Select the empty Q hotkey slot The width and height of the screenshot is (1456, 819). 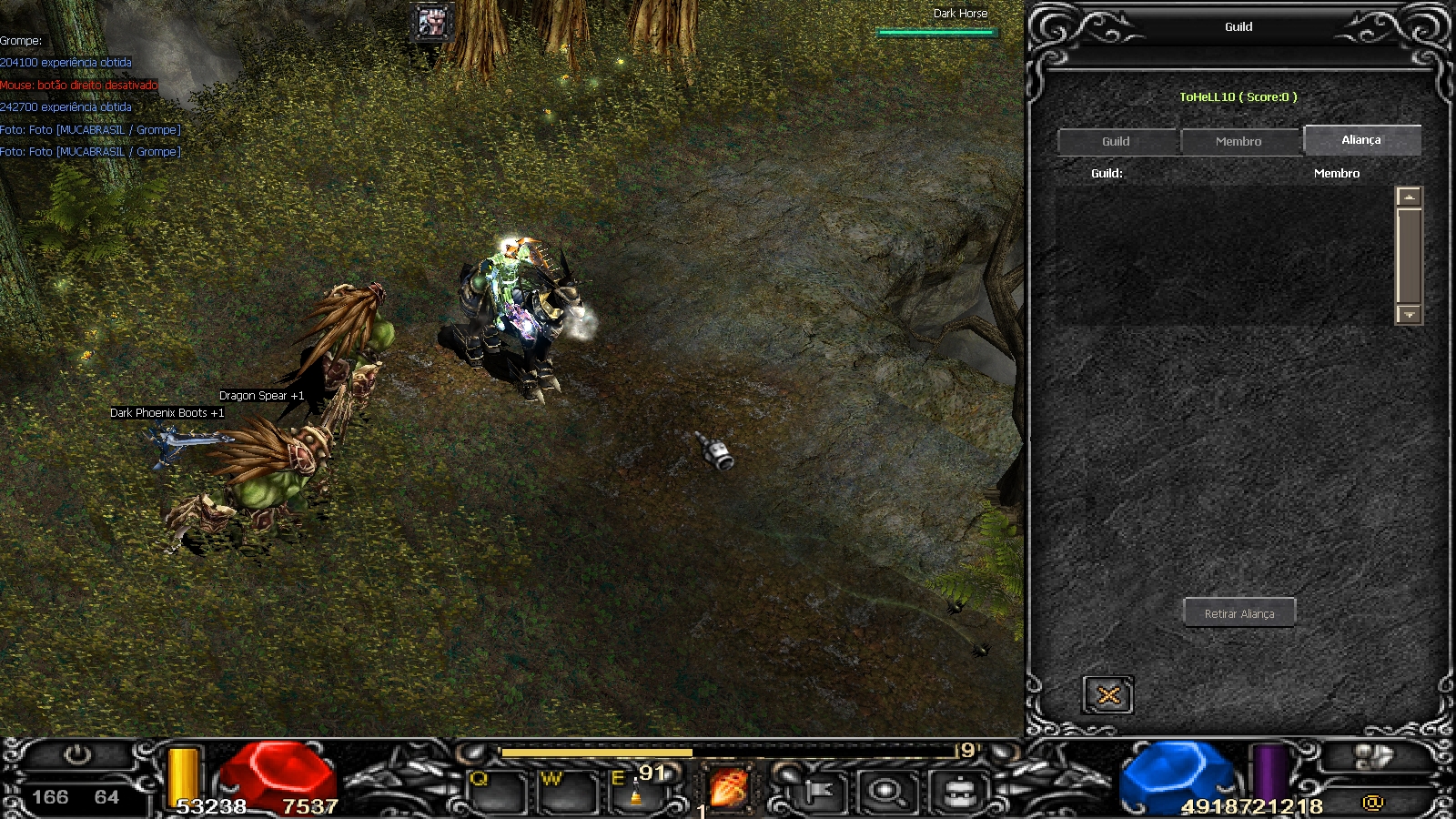[494, 794]
